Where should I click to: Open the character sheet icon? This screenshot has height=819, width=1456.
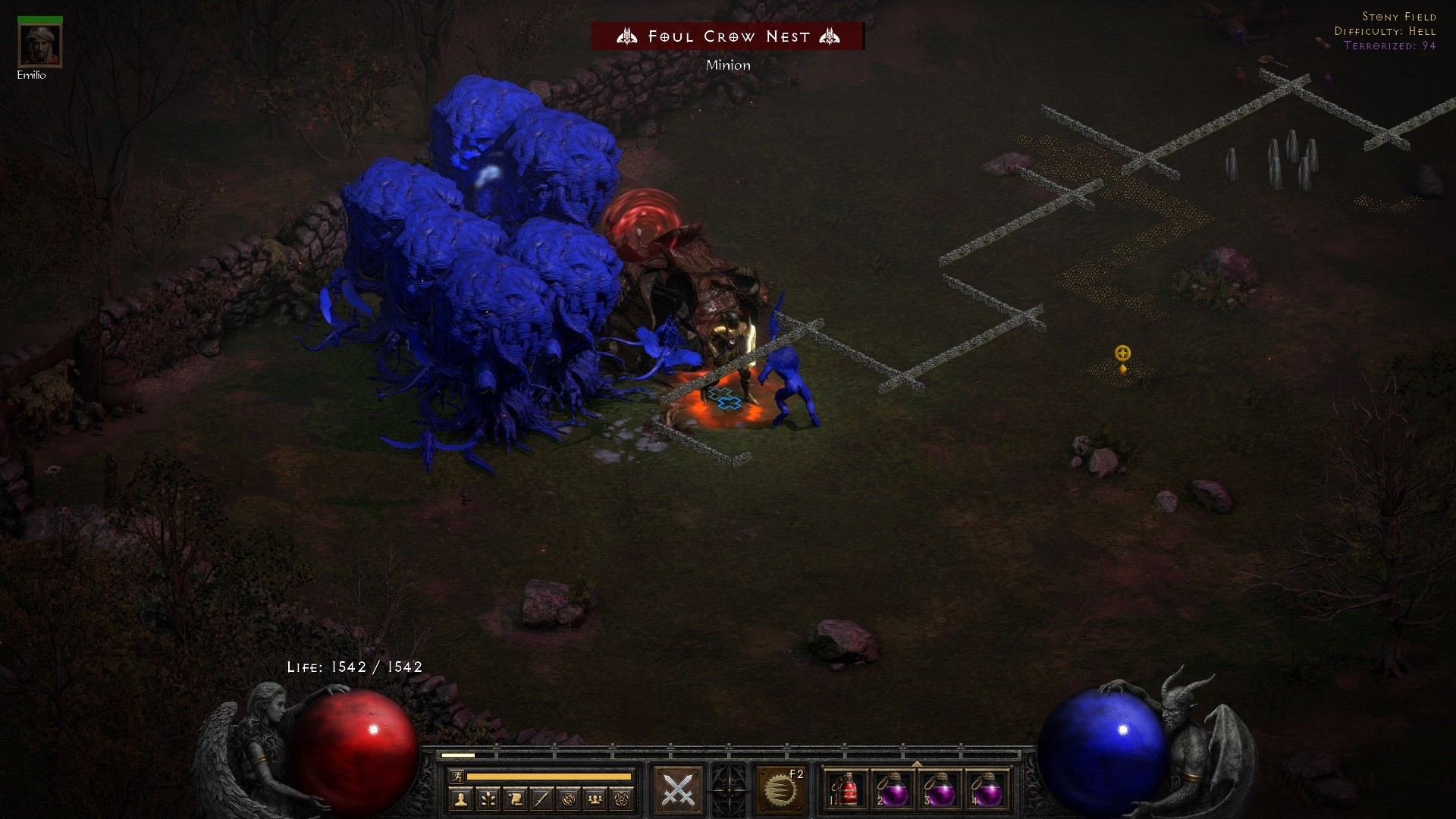tap(460, 799)
